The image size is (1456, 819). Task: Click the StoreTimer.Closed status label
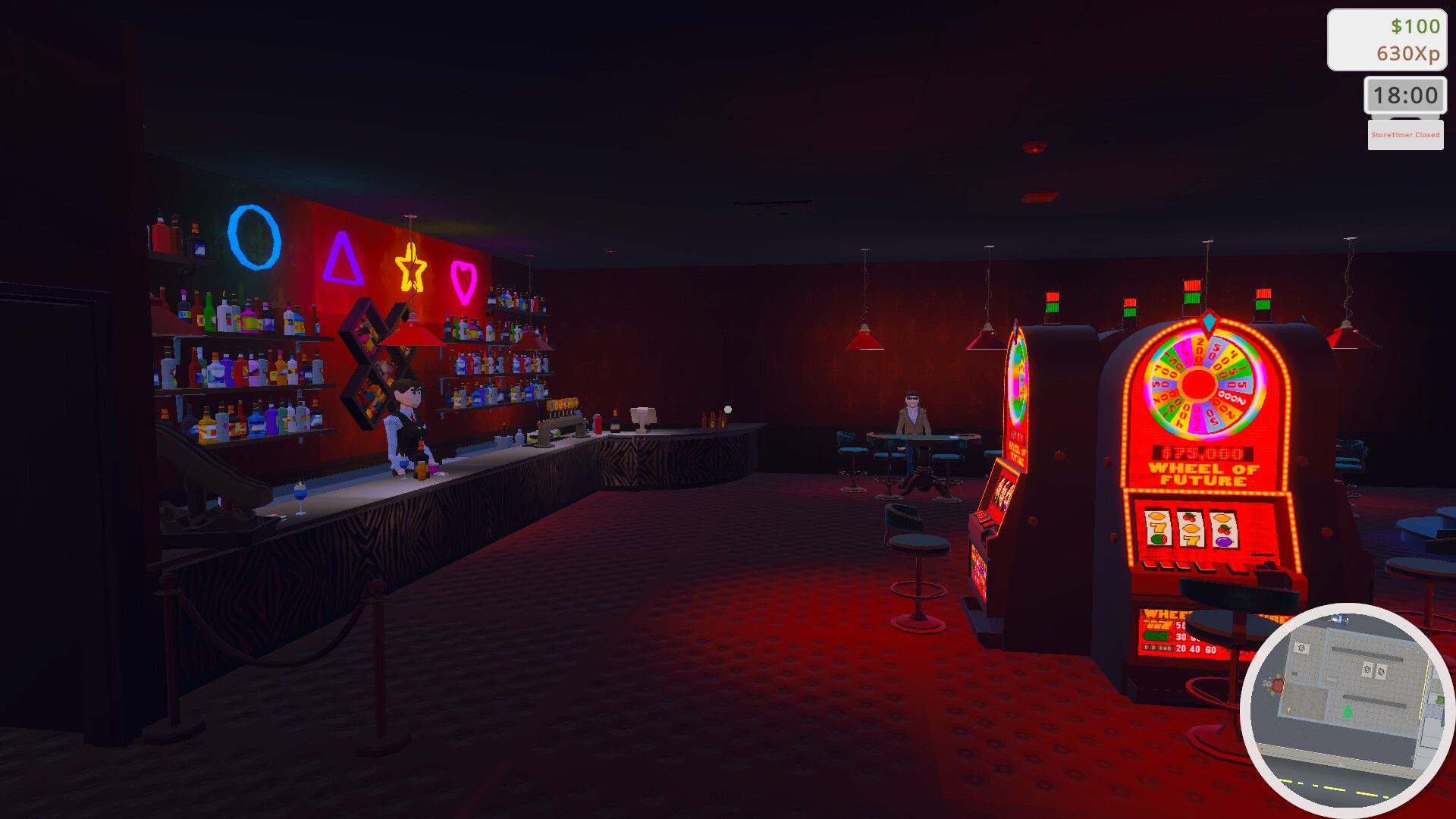[1404, 136]
